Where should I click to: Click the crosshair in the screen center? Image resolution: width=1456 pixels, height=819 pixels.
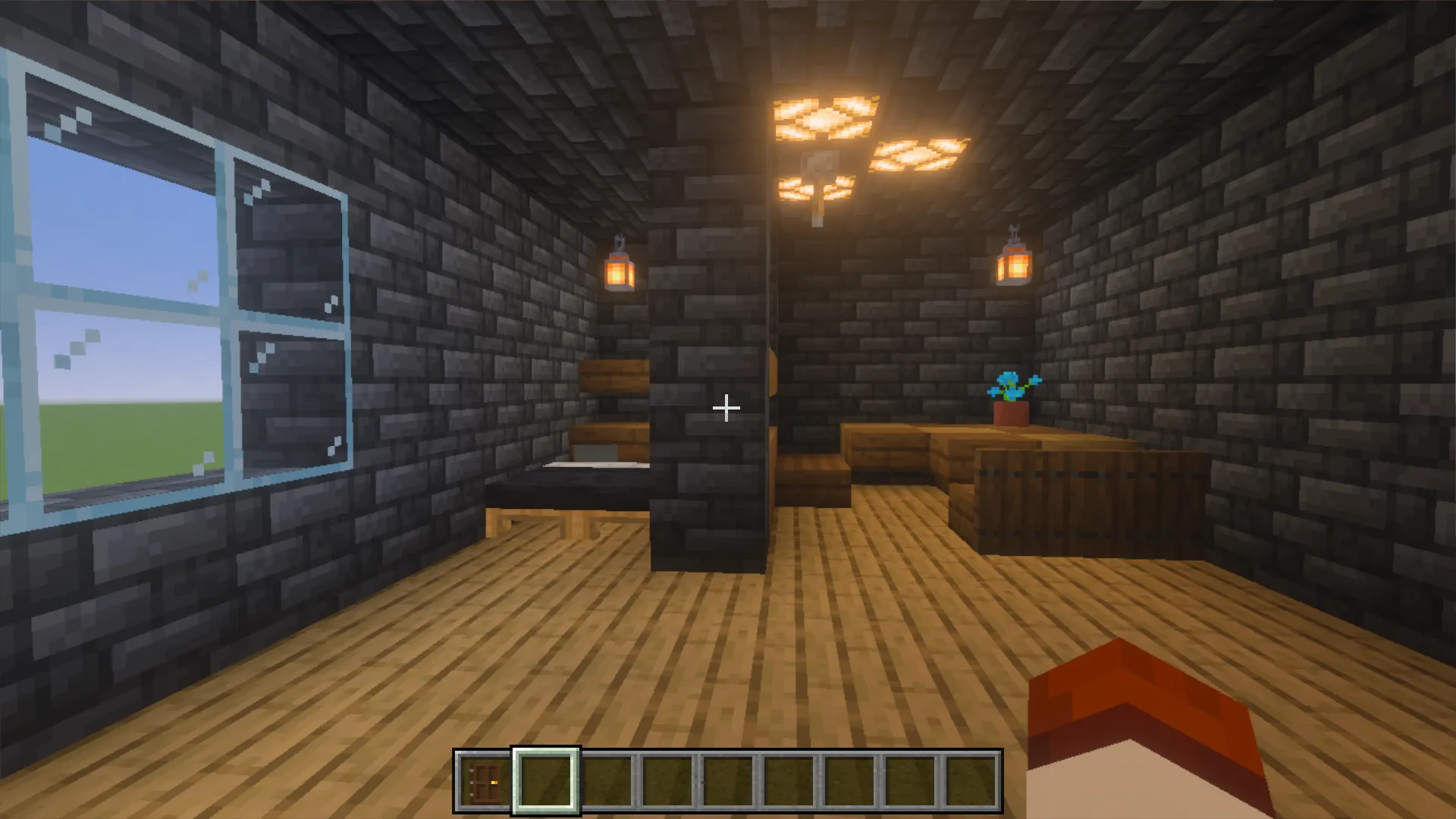click(x=726, y=408)
